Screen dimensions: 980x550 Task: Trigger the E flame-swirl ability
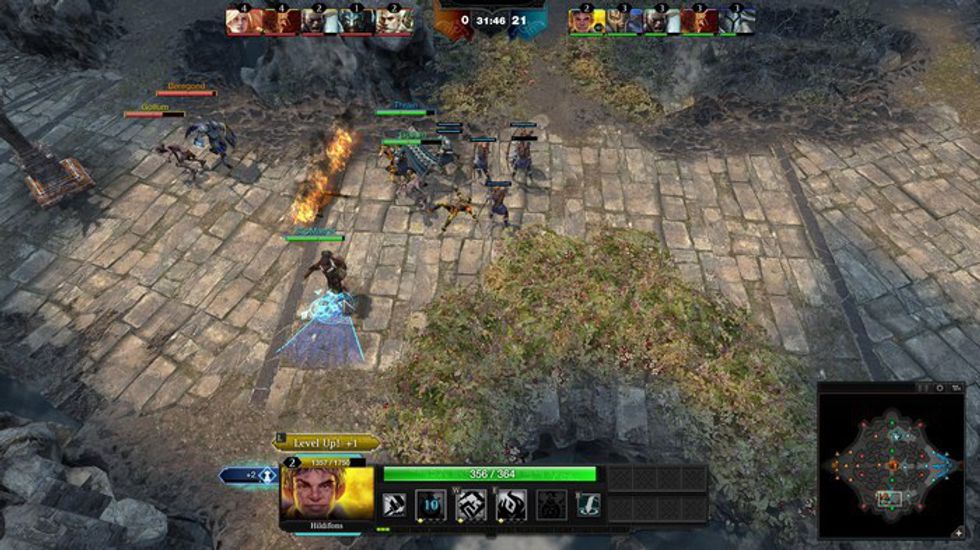(512, 504)
